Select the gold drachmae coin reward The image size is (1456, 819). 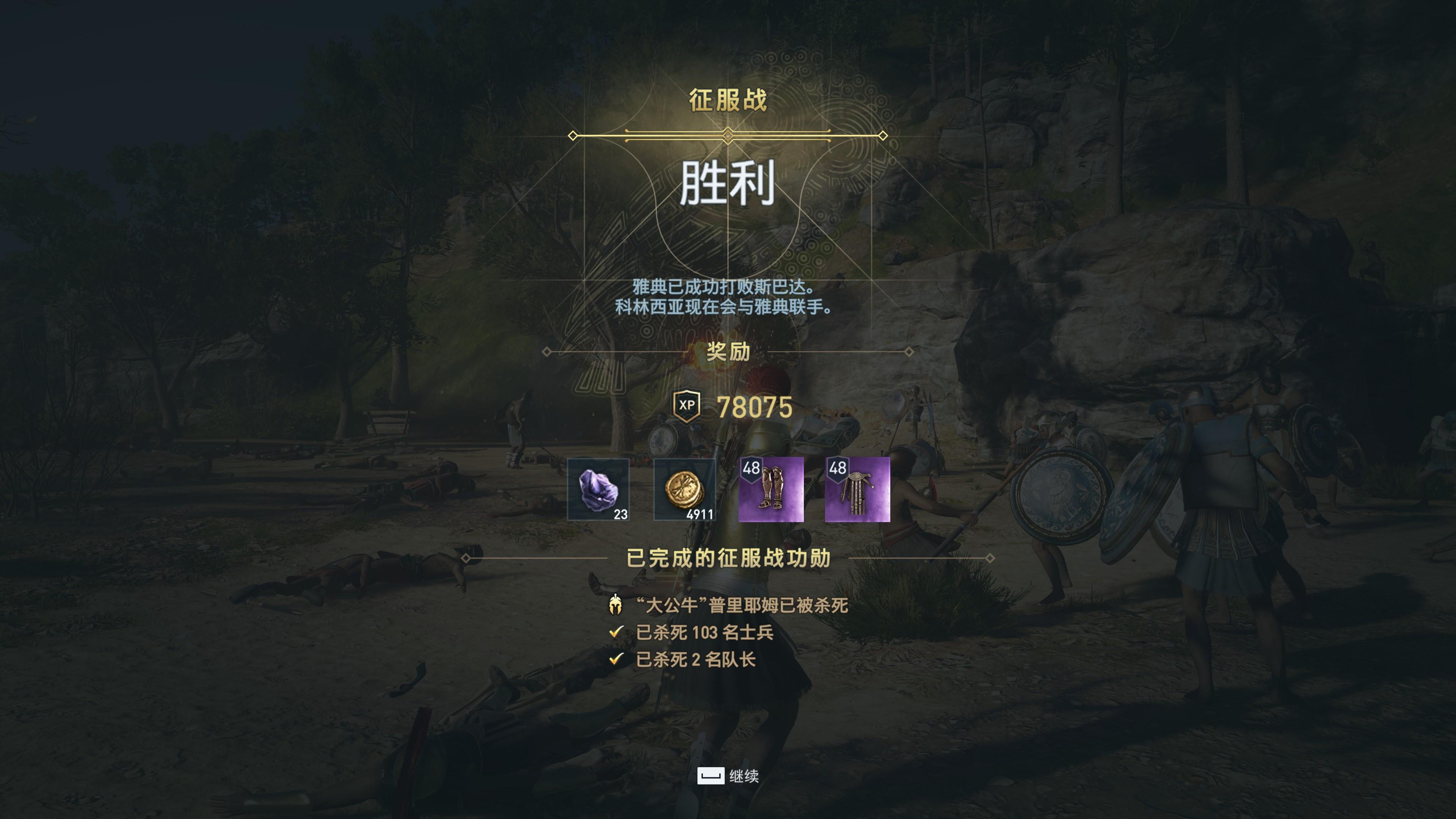pyautogui.click(x=684, y=489)
